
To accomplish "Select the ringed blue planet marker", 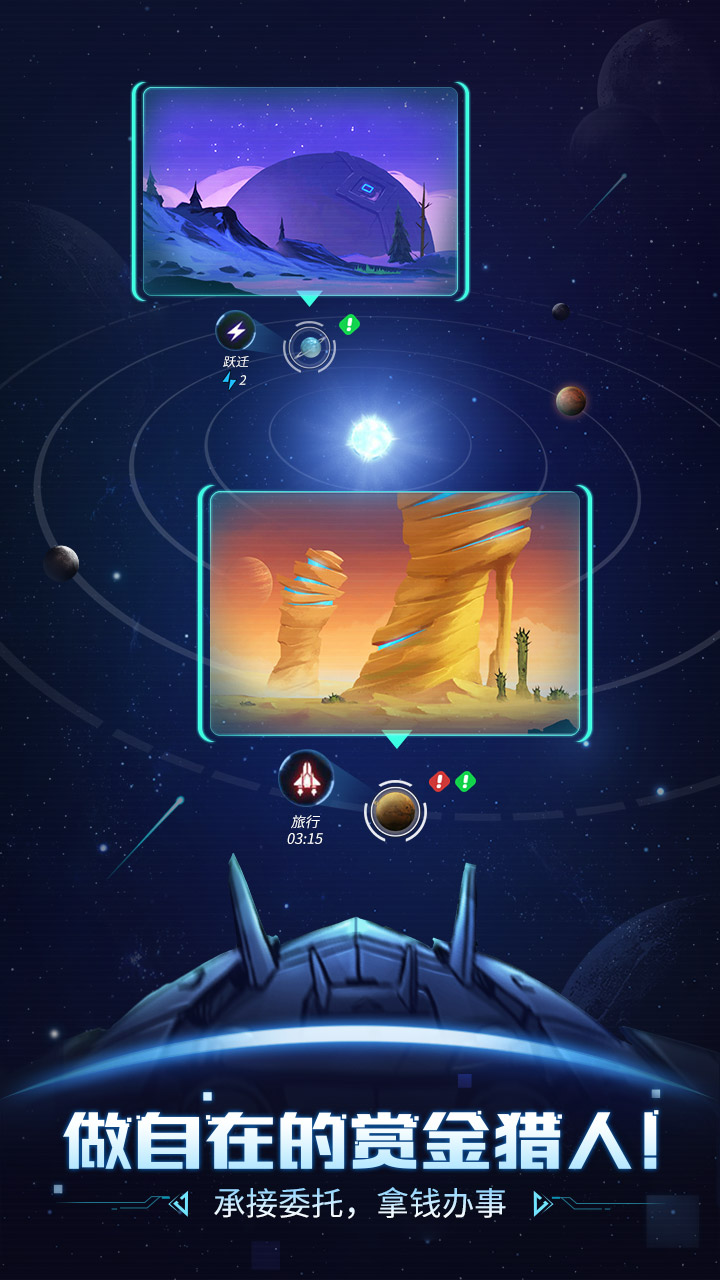I will click(309, 347).
